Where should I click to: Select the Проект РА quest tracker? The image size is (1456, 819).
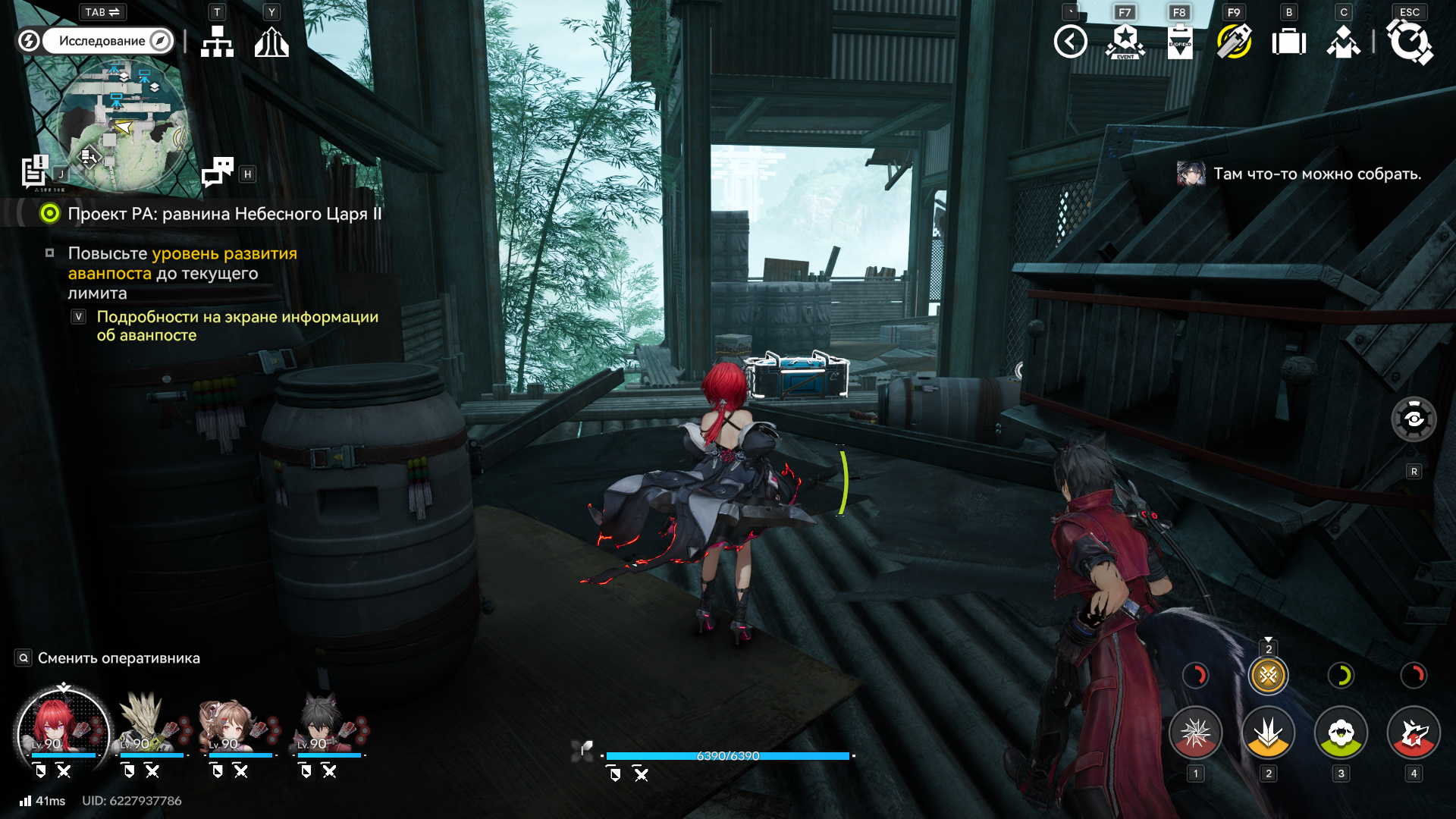pos(224,214)
